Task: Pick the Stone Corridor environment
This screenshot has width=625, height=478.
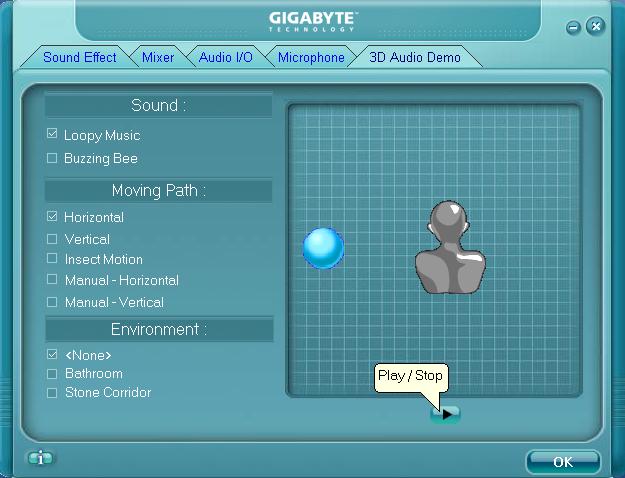Action: [52, 393]
